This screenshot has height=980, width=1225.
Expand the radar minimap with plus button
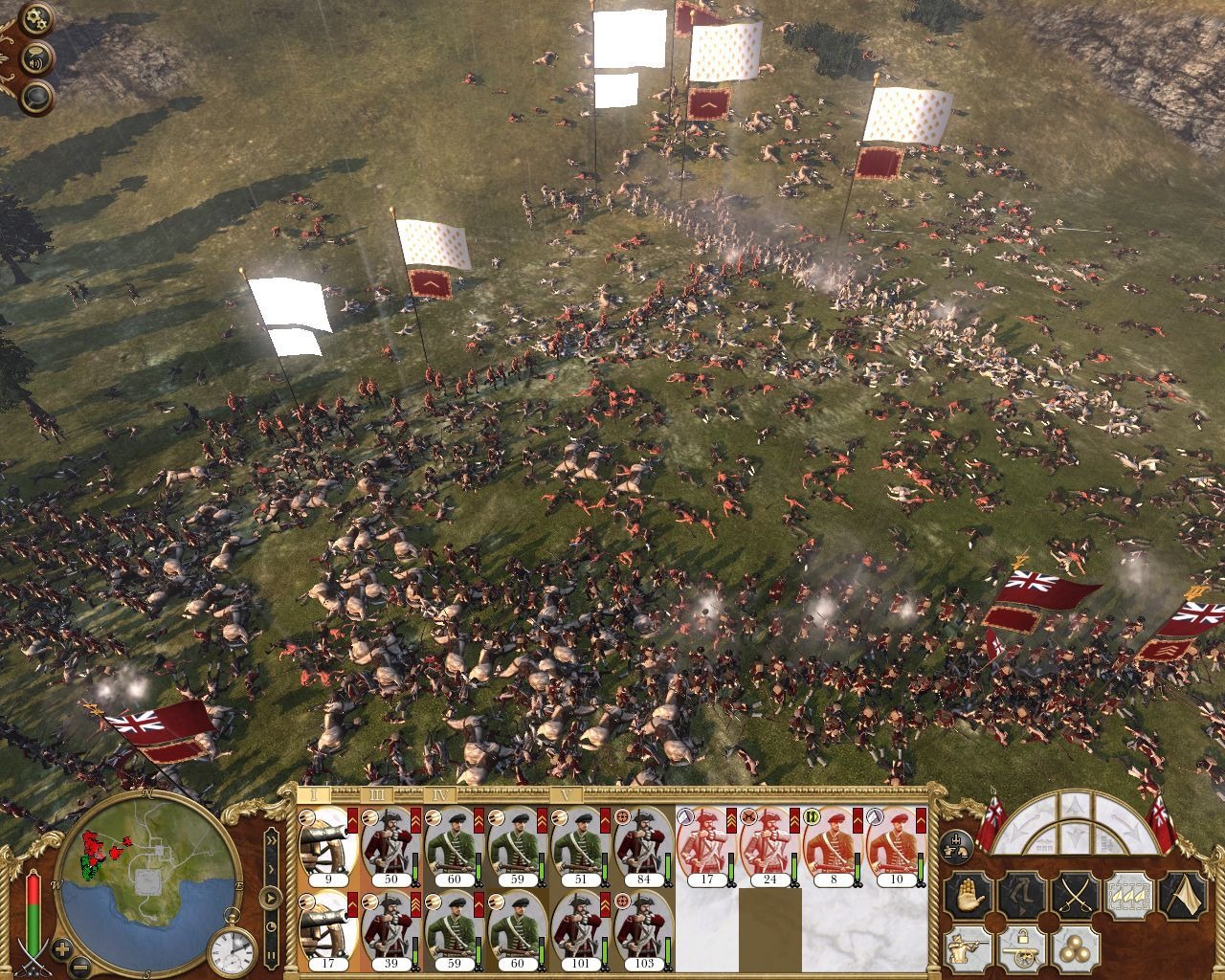coord(60,948)
